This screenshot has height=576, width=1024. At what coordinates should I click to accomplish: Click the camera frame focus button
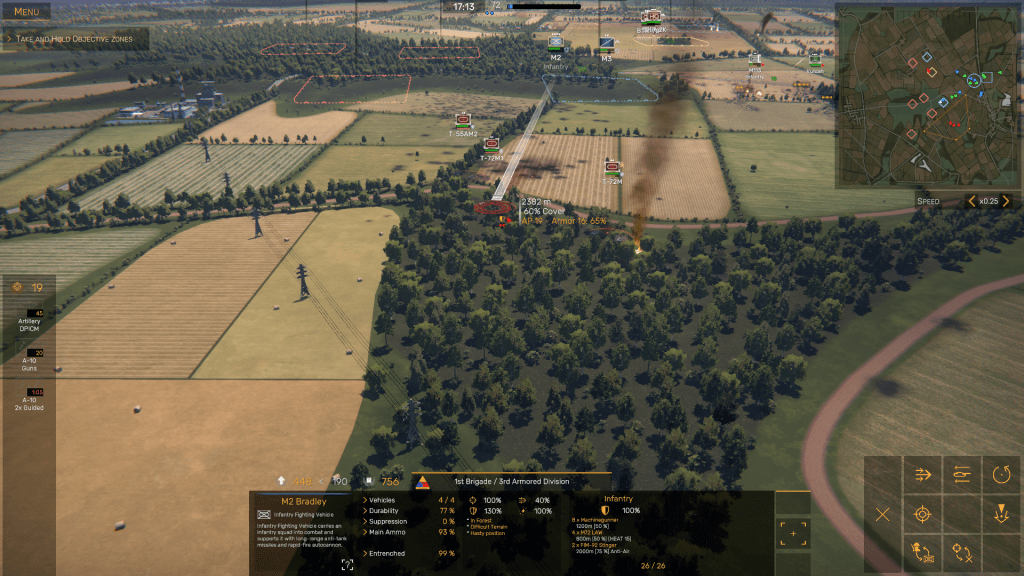pos(347,565)
